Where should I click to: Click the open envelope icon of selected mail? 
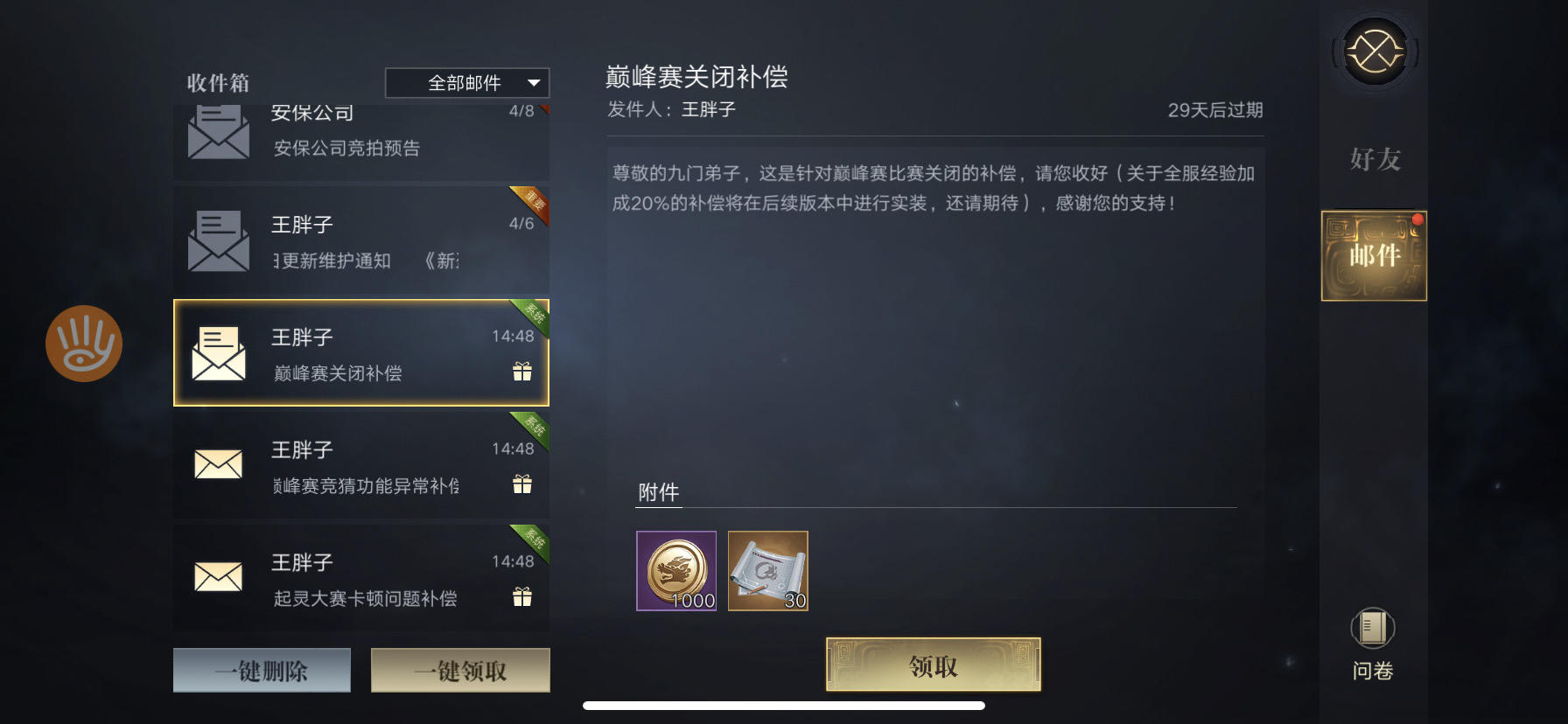[218, 354]
